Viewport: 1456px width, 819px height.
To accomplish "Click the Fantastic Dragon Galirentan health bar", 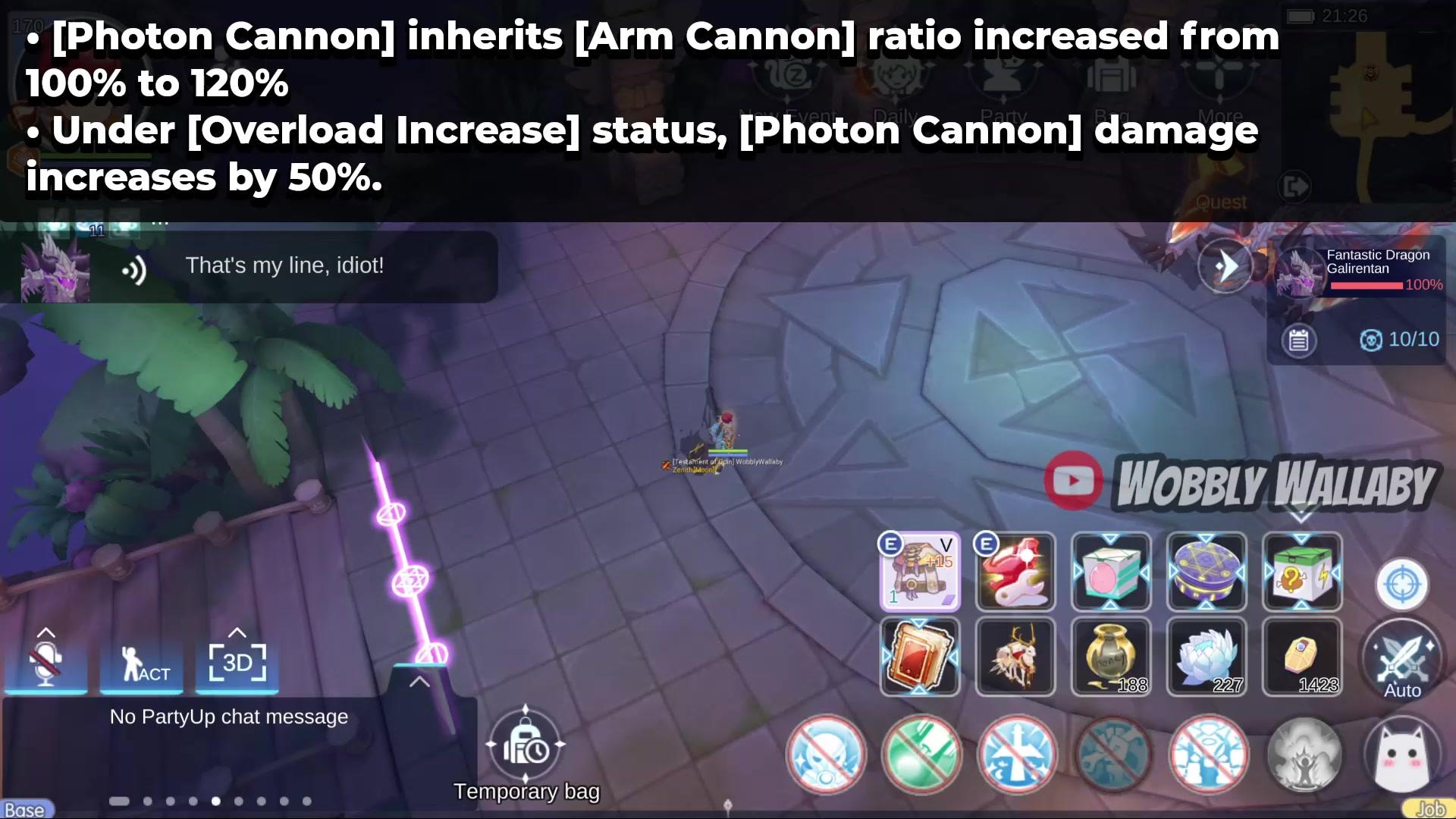I will point(1369,286).
